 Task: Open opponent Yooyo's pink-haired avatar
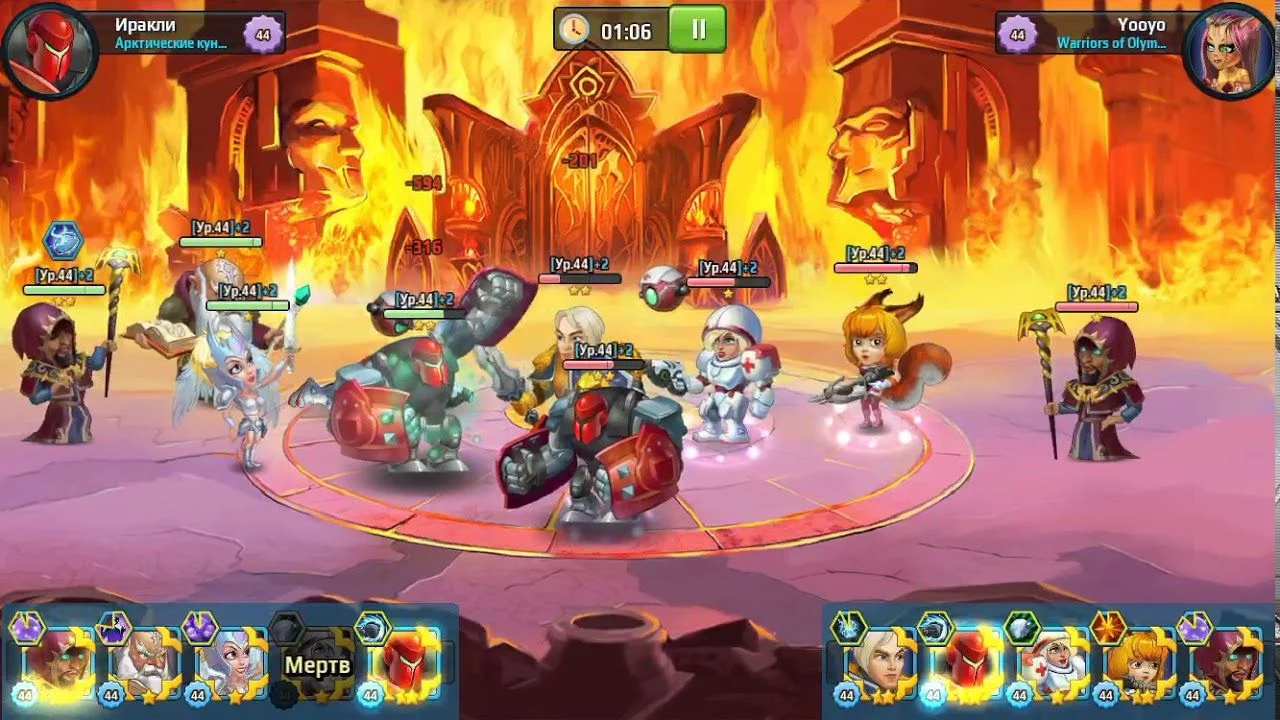(x=1229, y=50)
